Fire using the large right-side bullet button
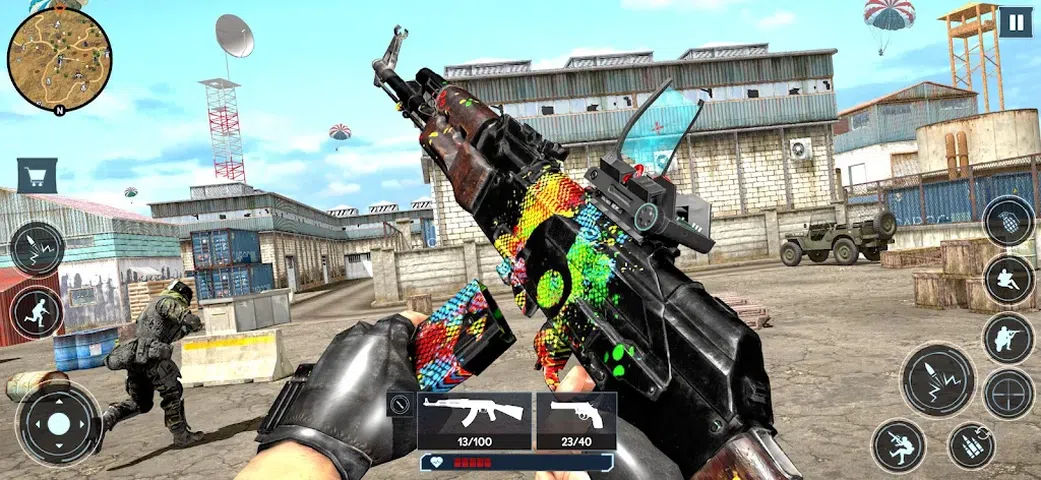Screen dimensions: 1041x480 coord(937,380)
